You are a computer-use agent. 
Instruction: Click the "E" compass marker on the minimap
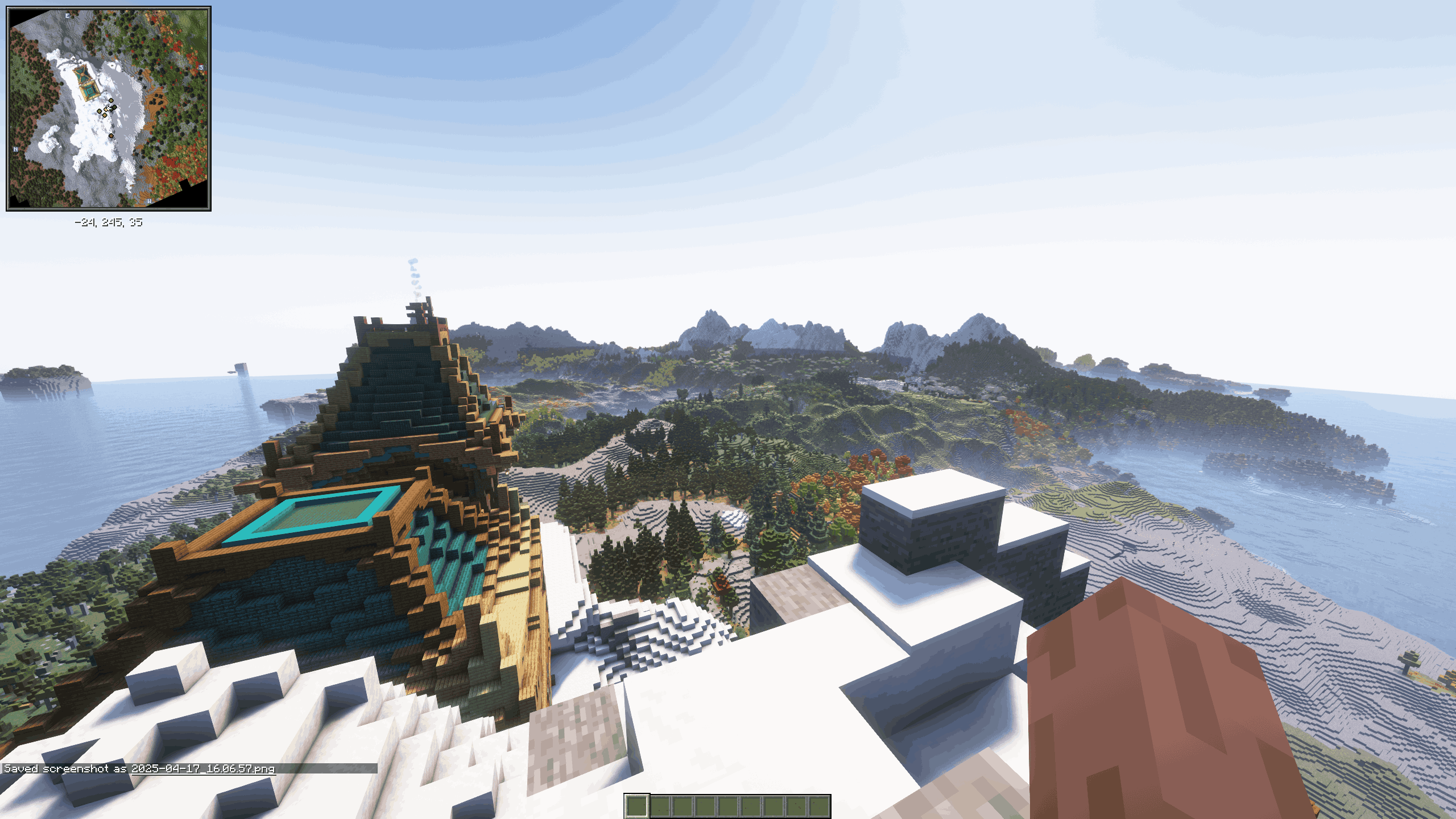[x=68, y=15]
